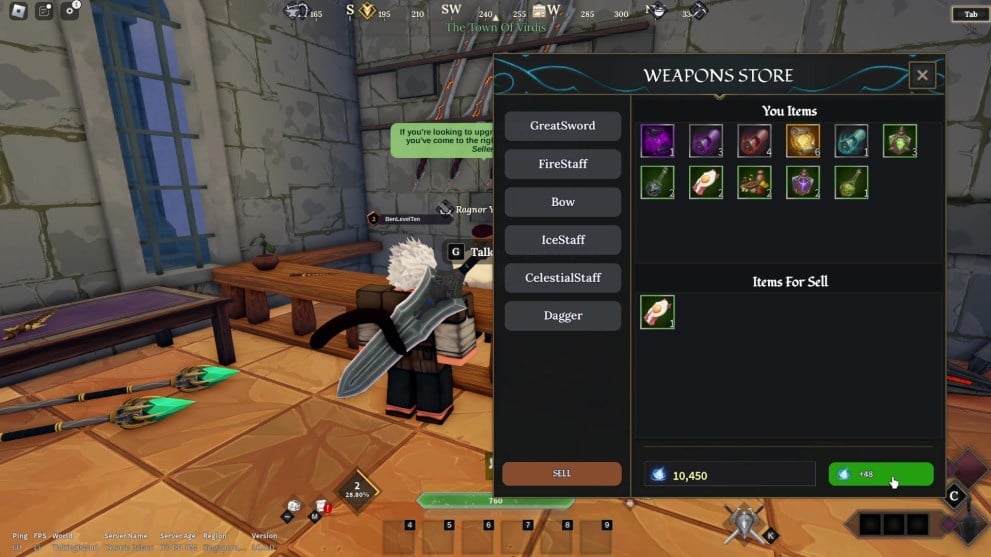Confirm the sale with the green +48 button
This screenshot has width=991, height=557.
click(x=880, y=474)
